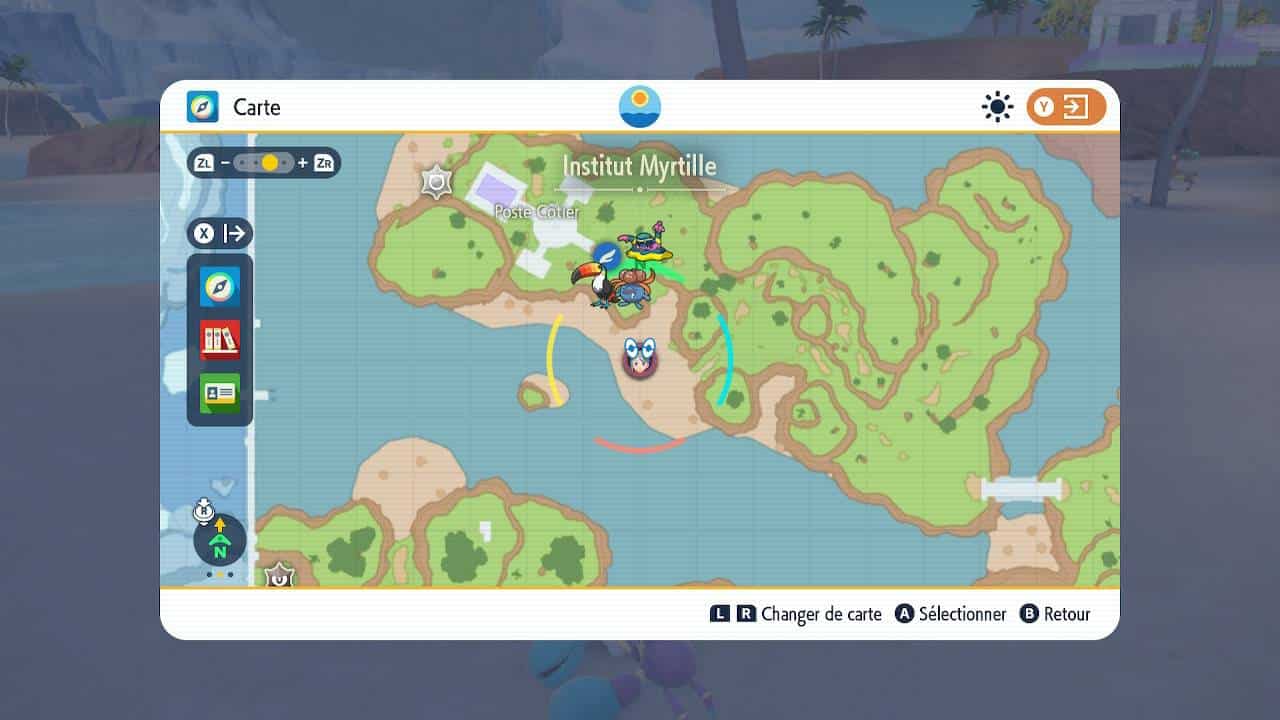Click the player character map marker
Viewport: 1280px width, 720px height.
(x=639, y=357)
